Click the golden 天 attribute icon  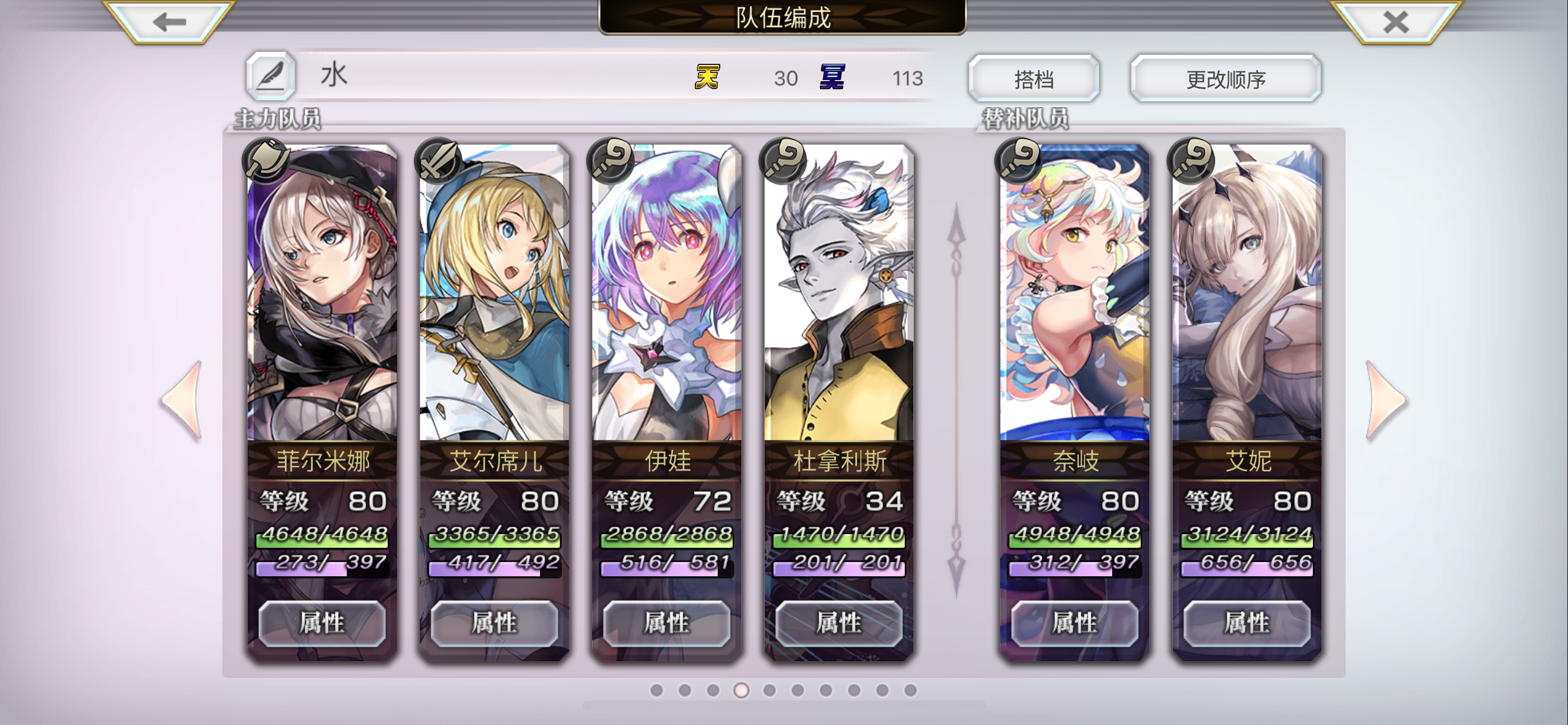[x=708, y=77]
